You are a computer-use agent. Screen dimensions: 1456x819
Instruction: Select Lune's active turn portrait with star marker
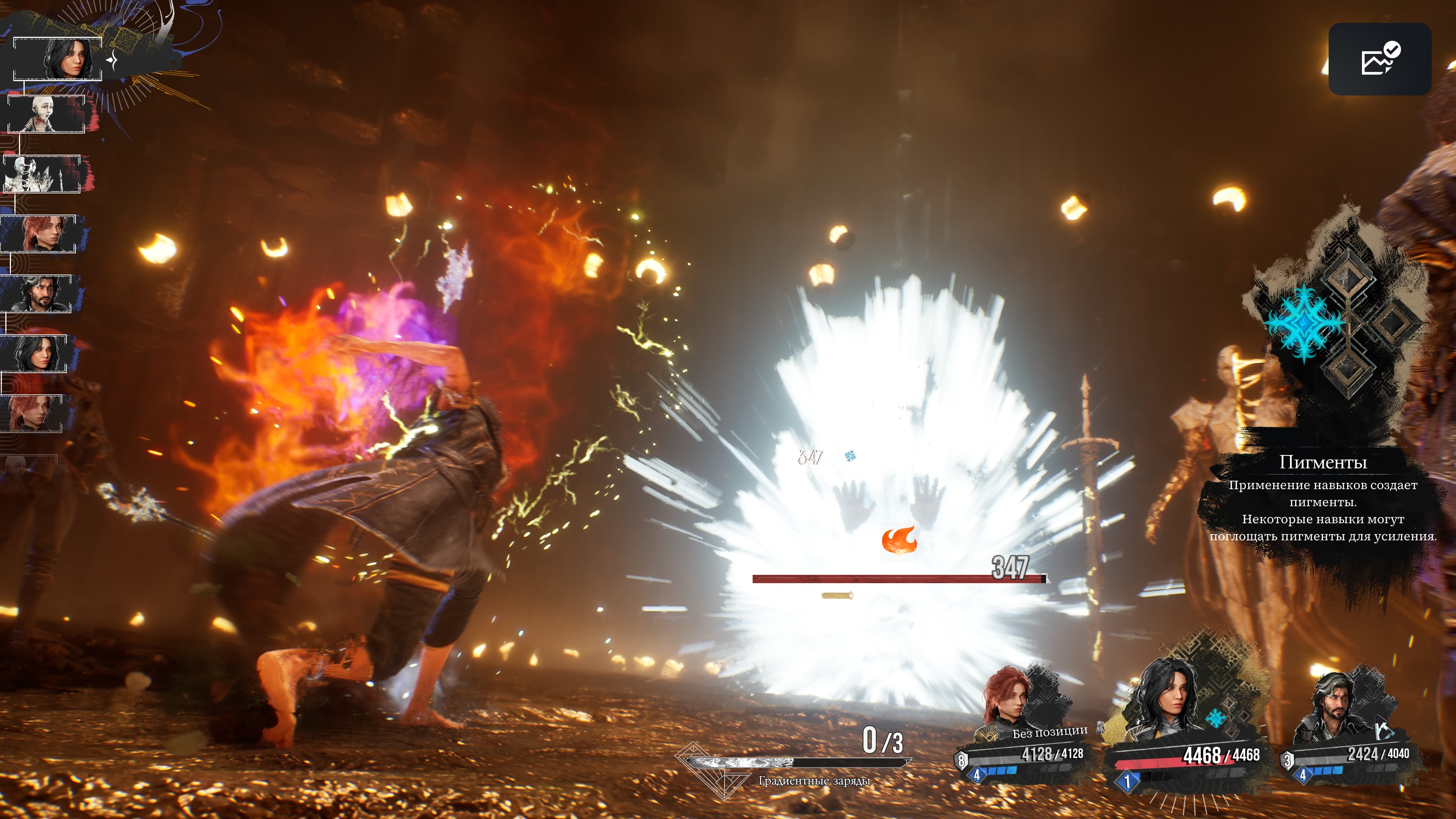(58, 59)
